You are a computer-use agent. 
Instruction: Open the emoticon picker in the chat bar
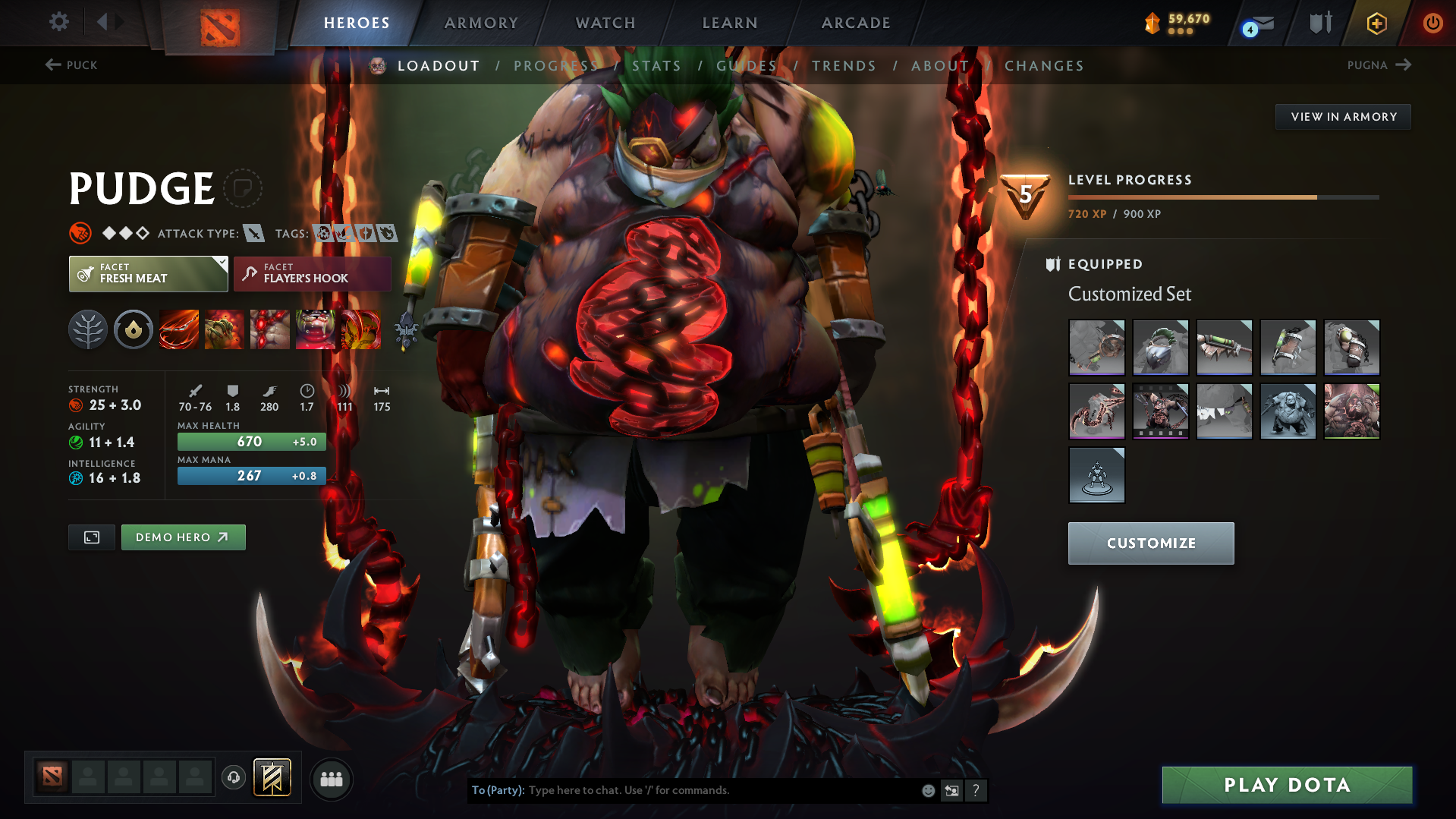(x=927, y=790)
